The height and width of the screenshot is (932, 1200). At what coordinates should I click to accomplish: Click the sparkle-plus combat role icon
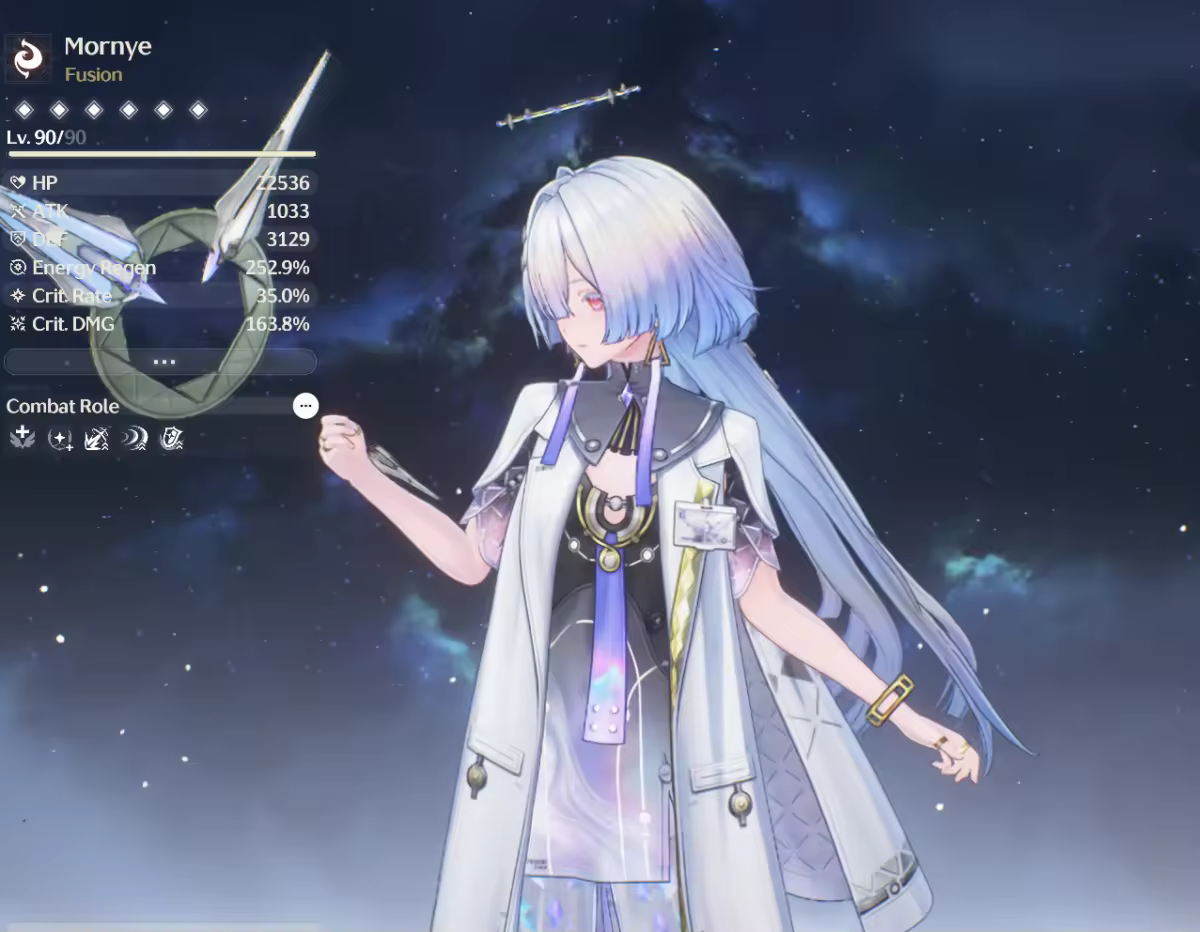60,438
